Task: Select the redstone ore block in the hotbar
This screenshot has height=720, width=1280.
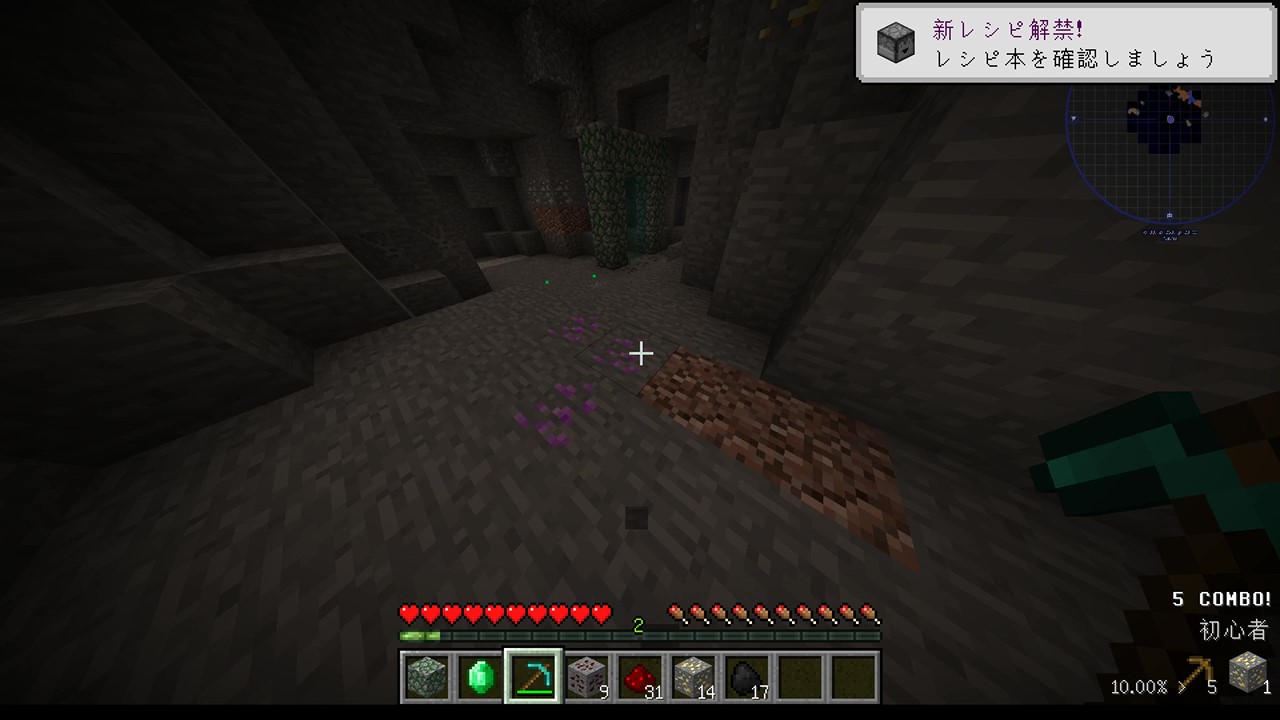Action: [x=586, y=677]
